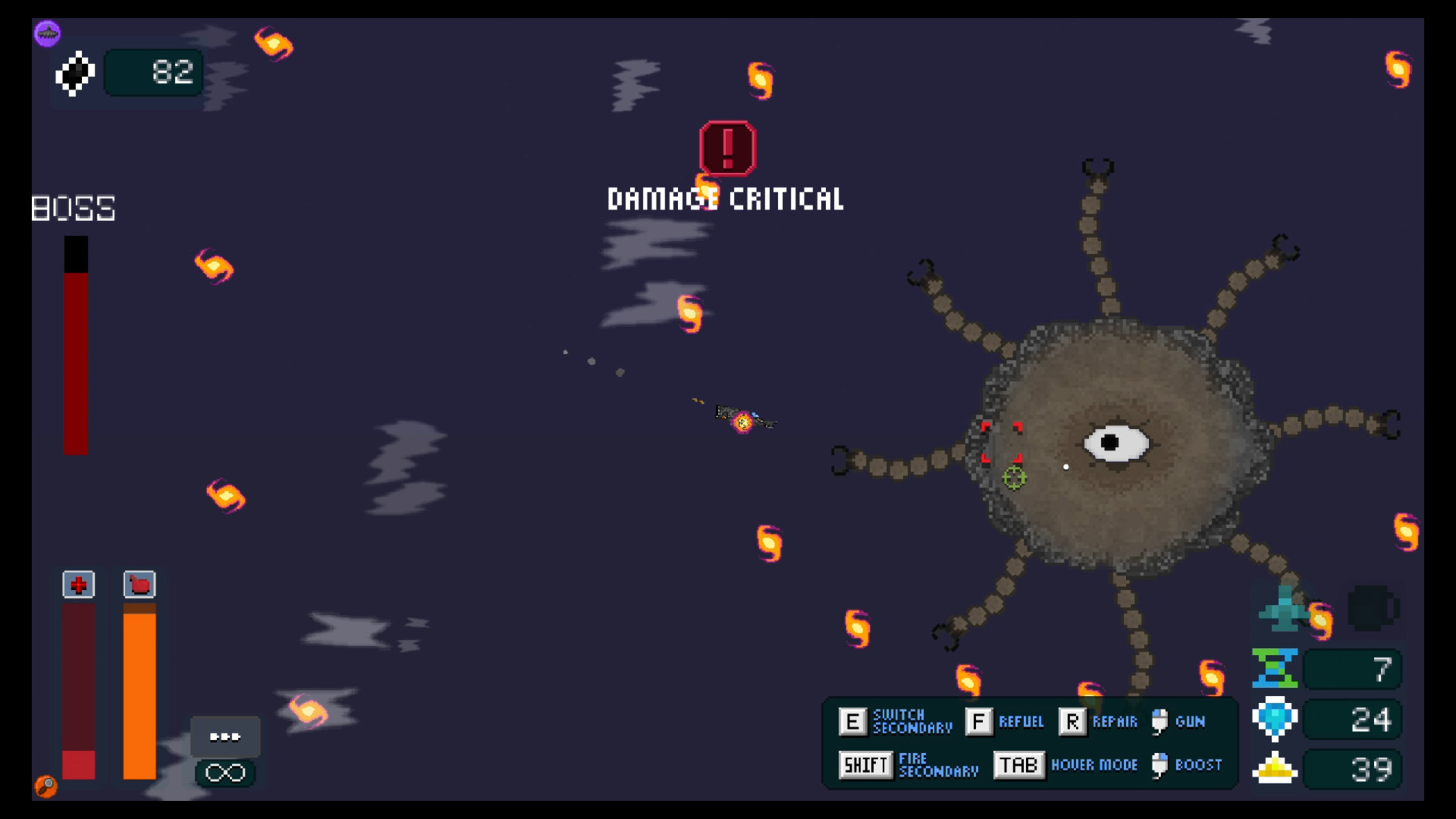Screen dimensions: 1456x819
Task: Select the red cross health bar icon
Action: click(x=78, y=585)
